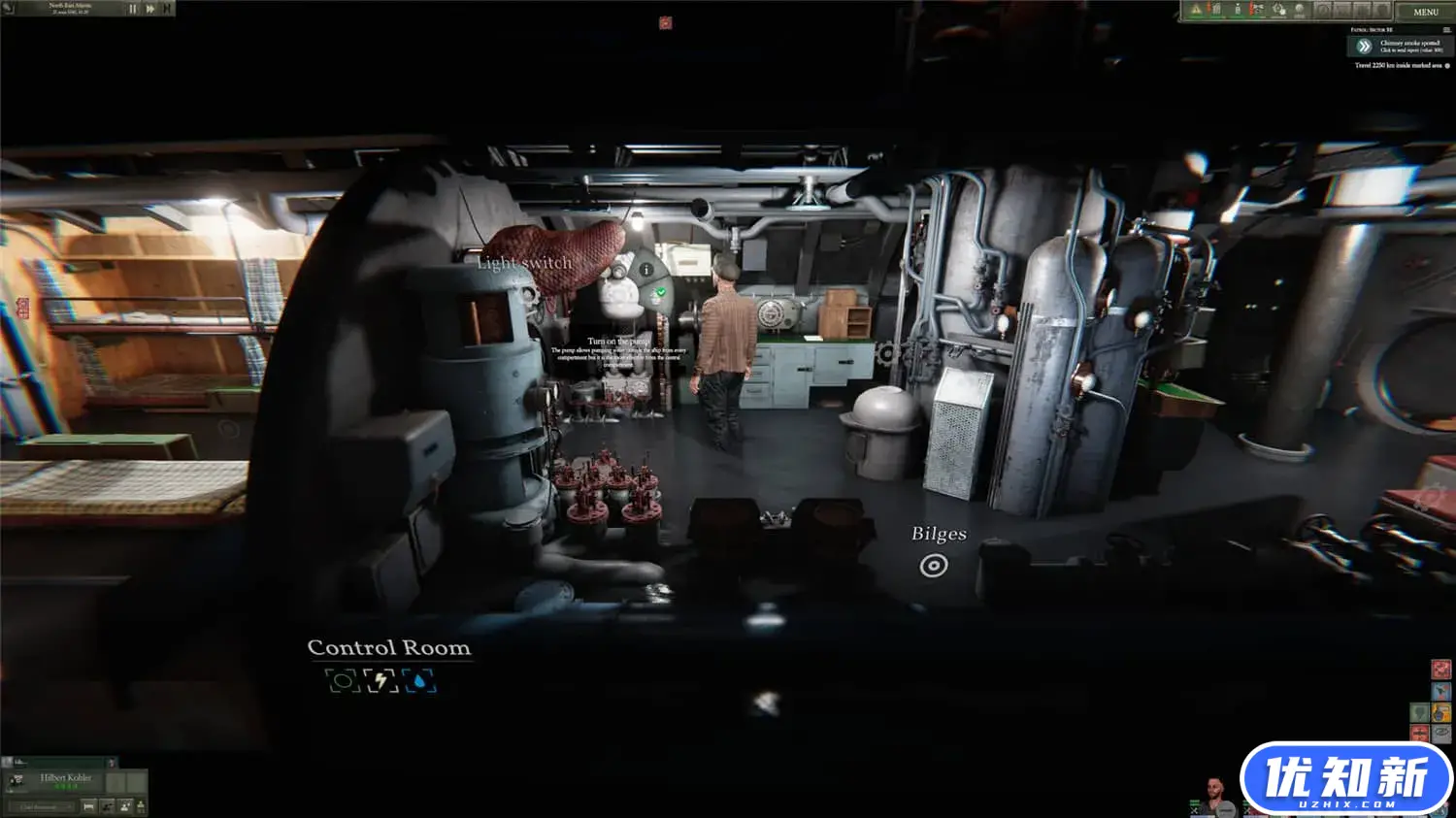Send the chimney smoke spotted report
Image resolution: width=1456 pixels, height=818 pixels.
click(1364, 46)
